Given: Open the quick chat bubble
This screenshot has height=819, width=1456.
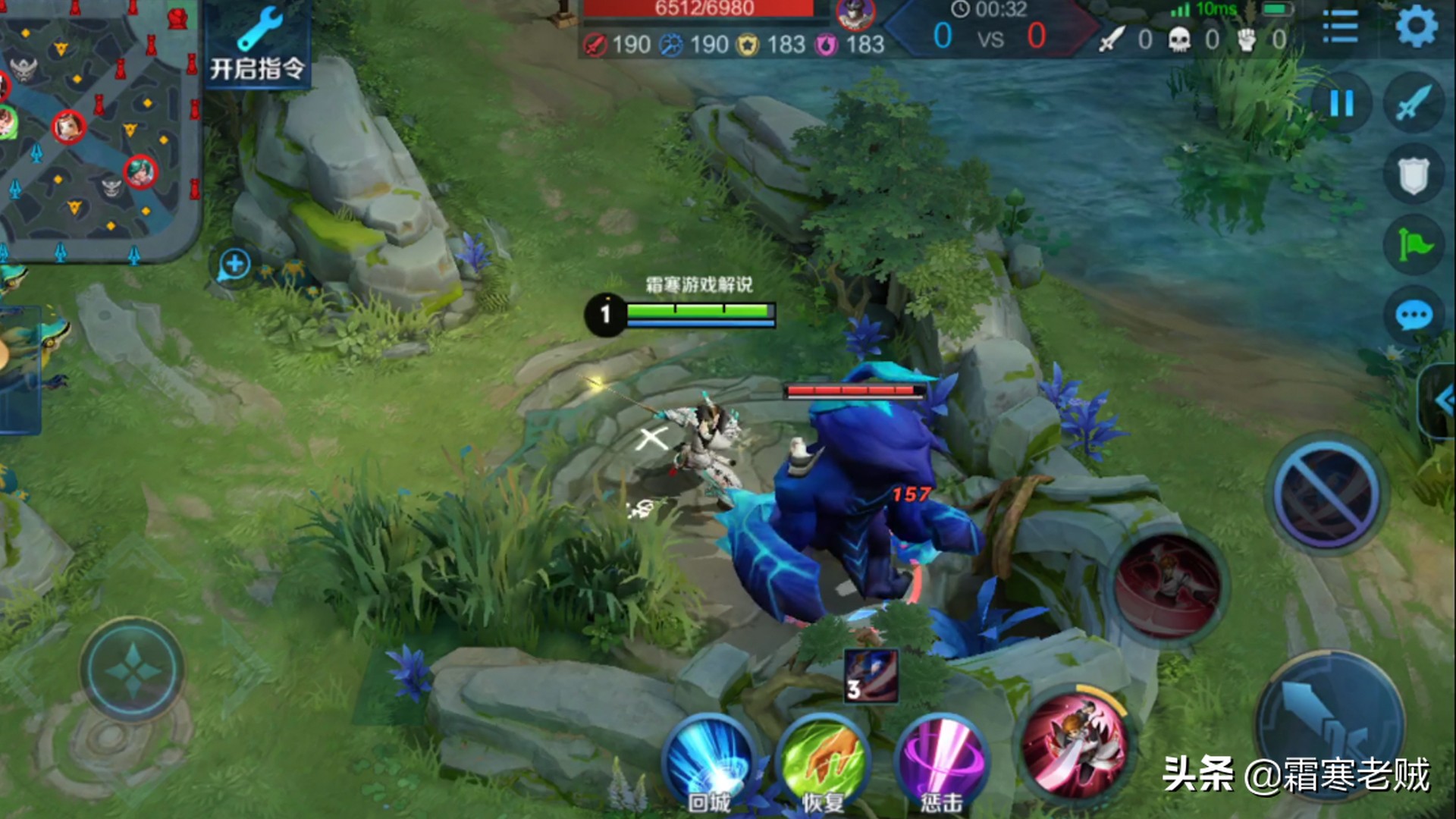Looking at the screenshot, I should [x=1413, y=315].
